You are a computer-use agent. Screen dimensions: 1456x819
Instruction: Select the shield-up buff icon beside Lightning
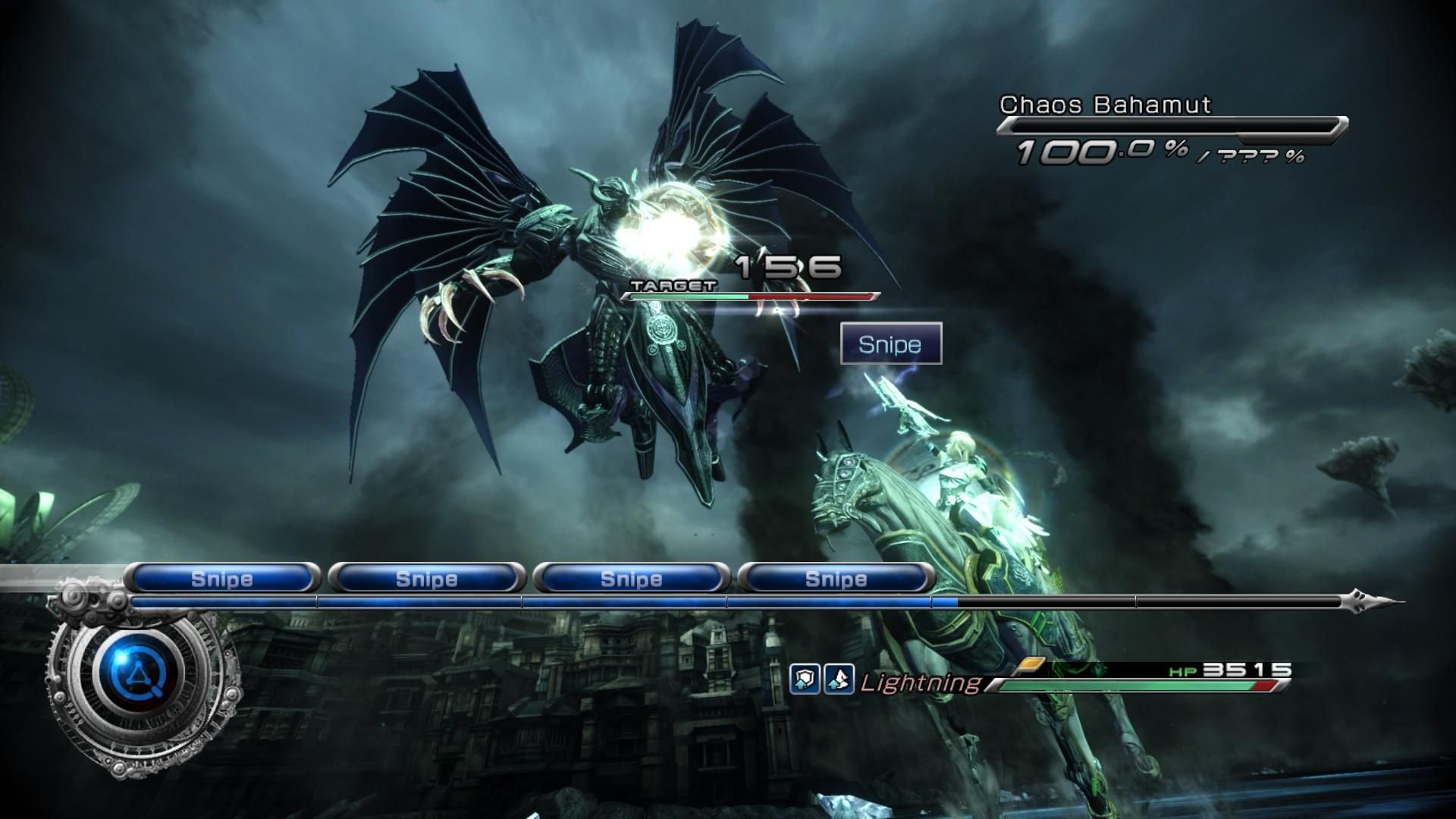click(805, 679)
